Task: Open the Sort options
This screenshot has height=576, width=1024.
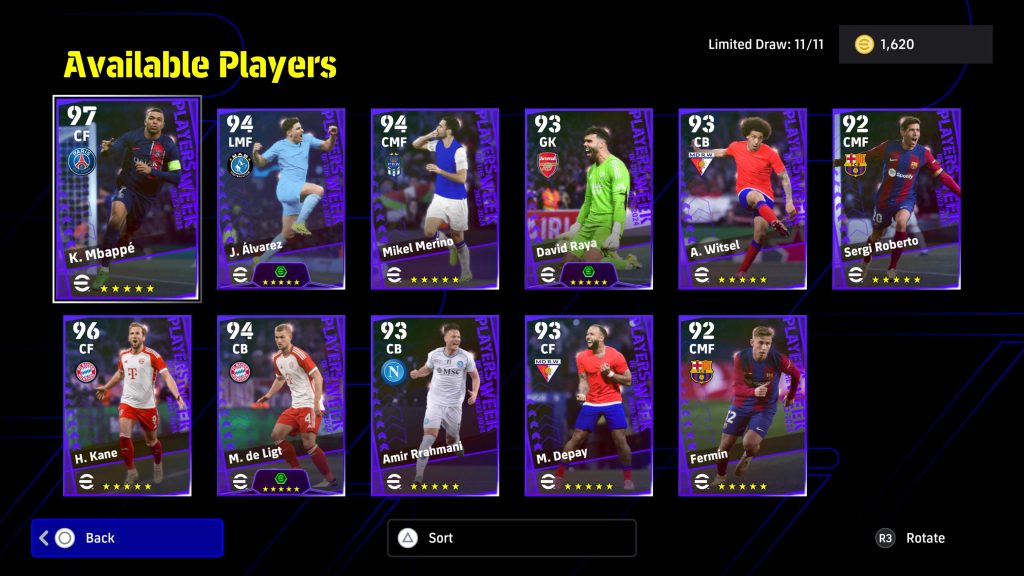Action: 511,538
